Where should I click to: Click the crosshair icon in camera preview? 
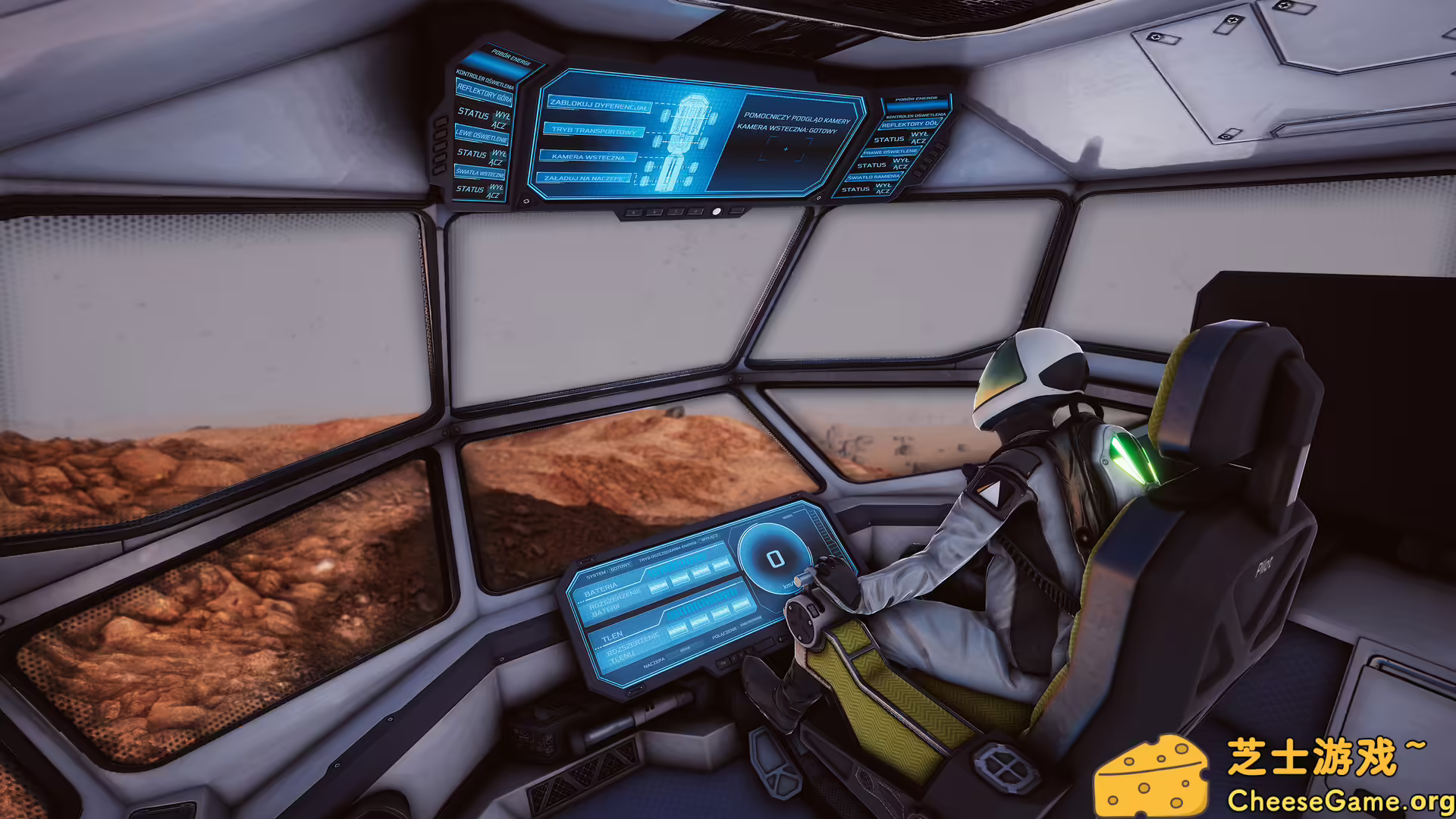786,149
